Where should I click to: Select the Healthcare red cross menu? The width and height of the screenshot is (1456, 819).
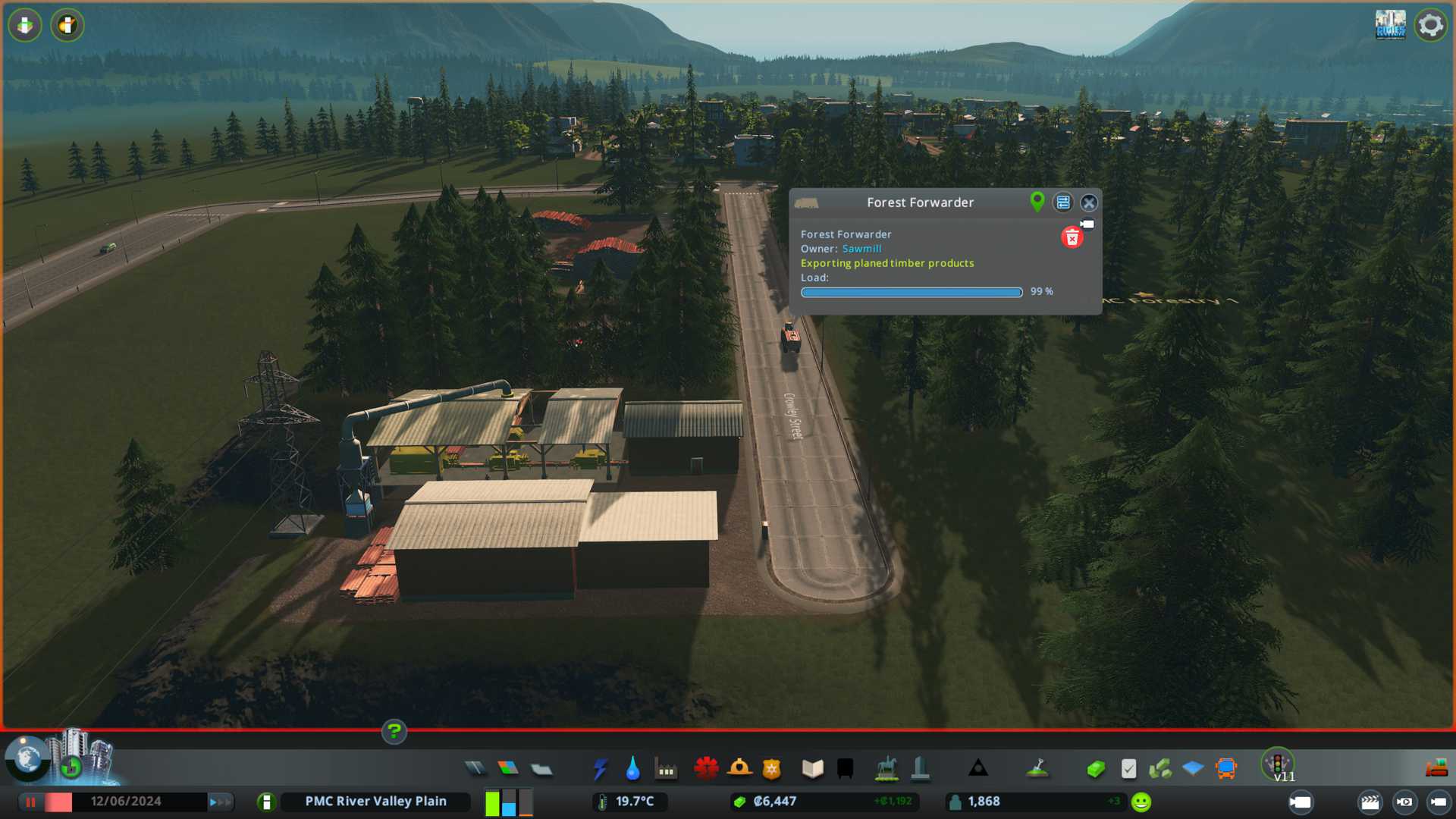(x=706, y=769)
